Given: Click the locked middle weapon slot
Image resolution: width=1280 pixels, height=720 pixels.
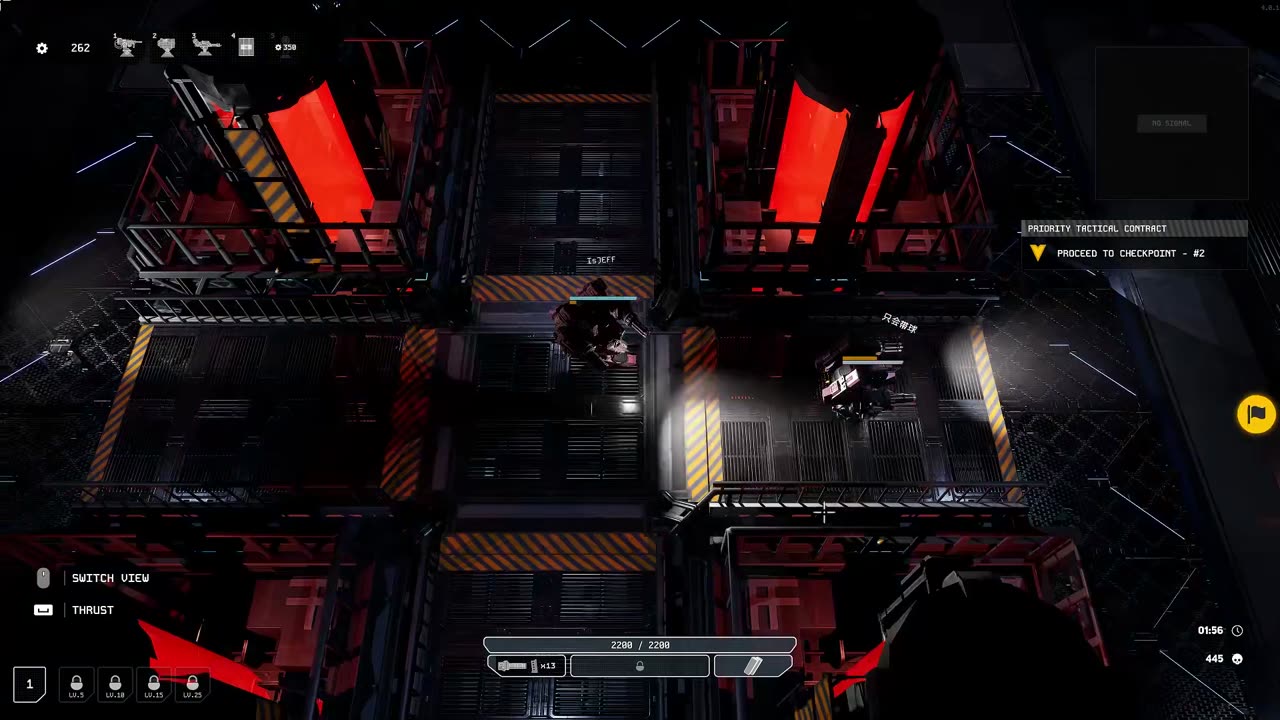Looking at the screenshot, I should coord(640,666).
